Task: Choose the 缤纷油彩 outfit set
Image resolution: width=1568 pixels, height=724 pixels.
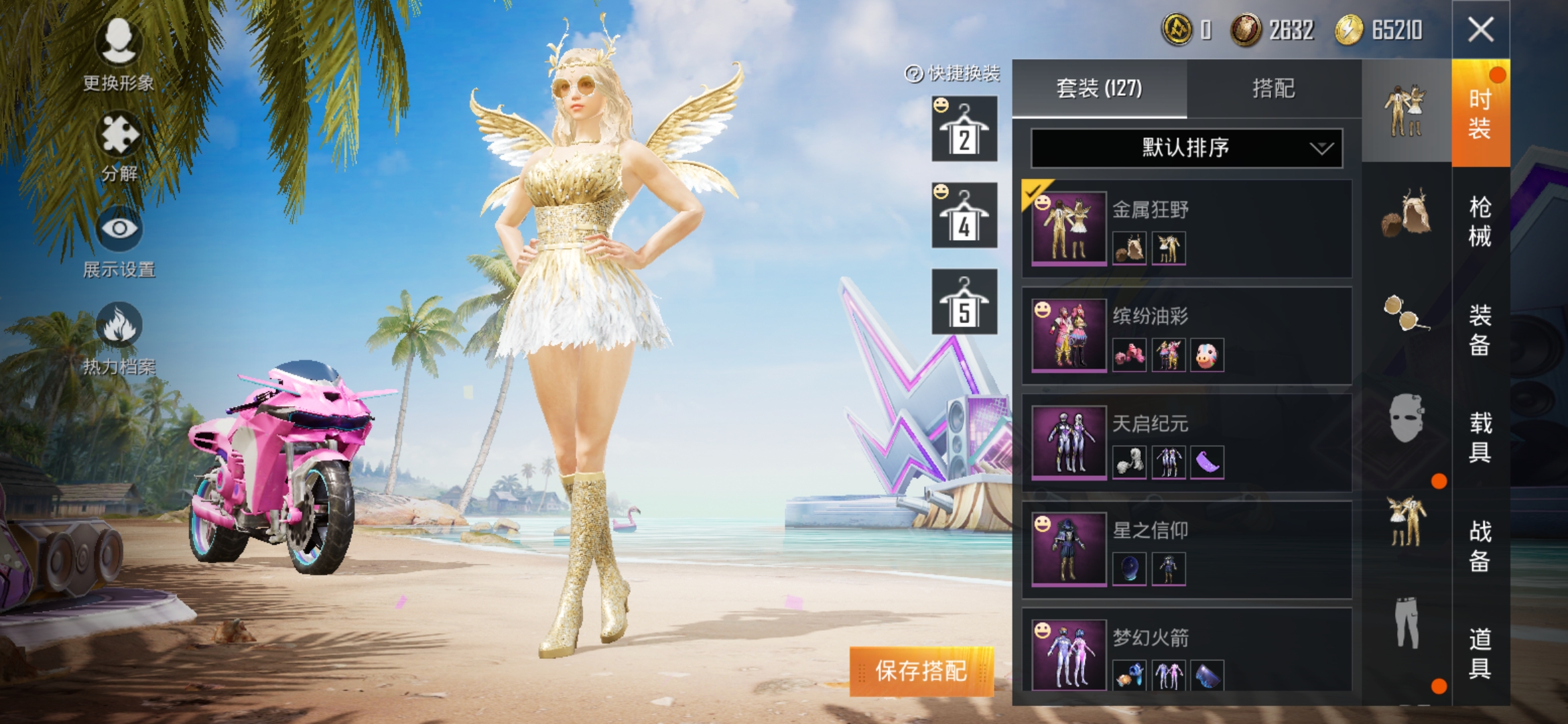Action: pyautogui.click(x=1186, y=336)
